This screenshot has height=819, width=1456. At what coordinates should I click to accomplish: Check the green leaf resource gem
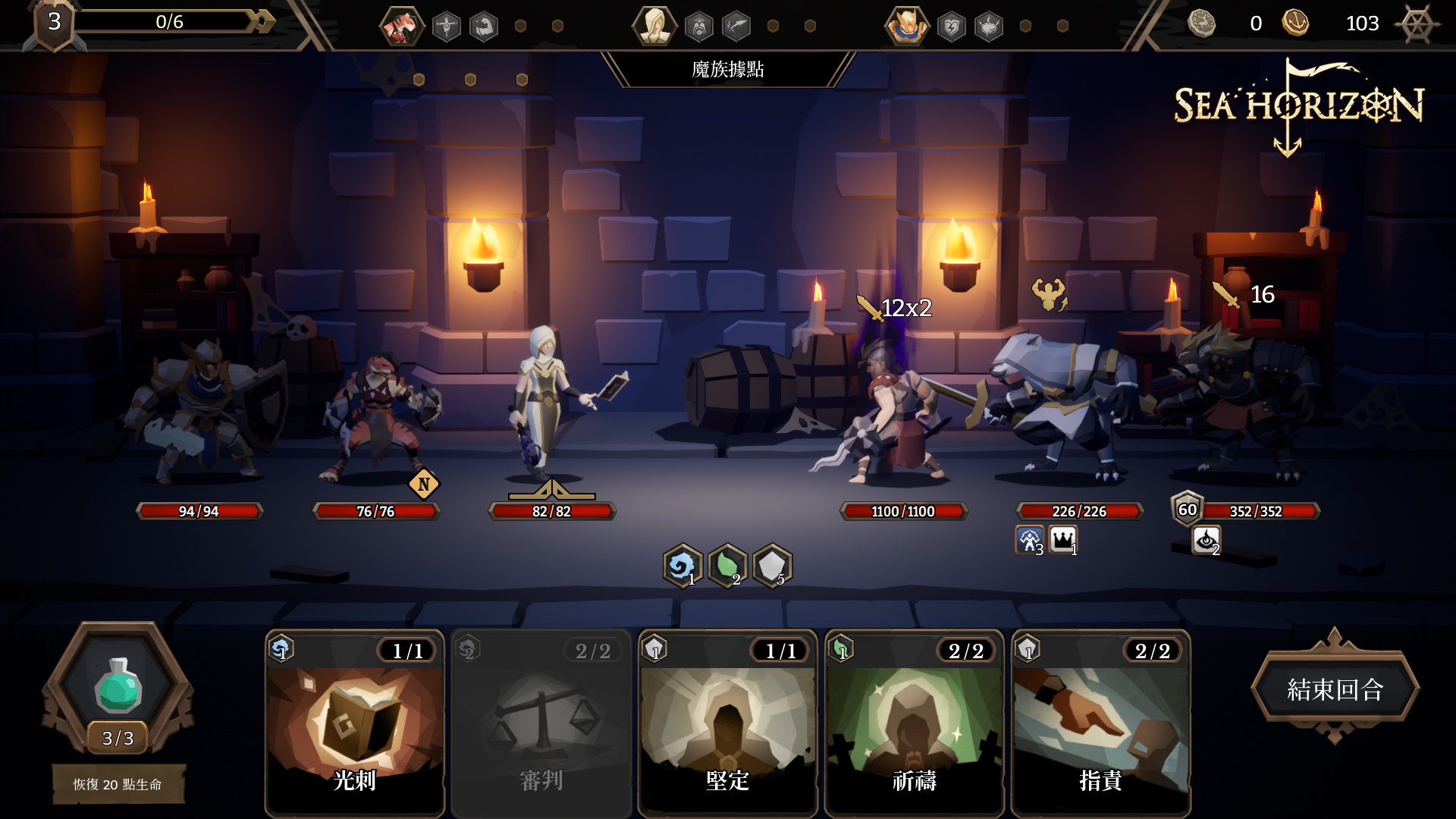pos(727,566)
